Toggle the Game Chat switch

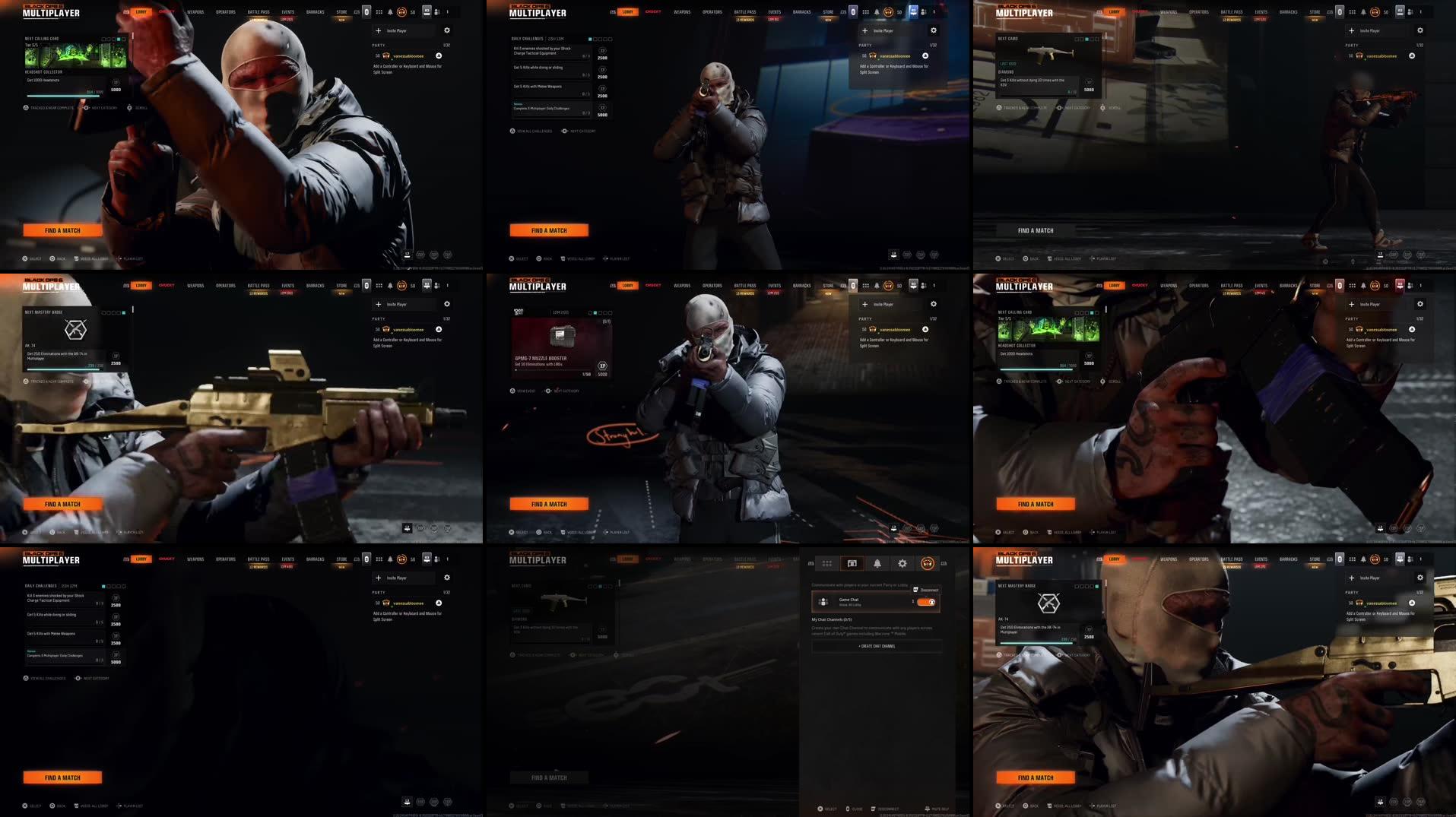(927, 602)
